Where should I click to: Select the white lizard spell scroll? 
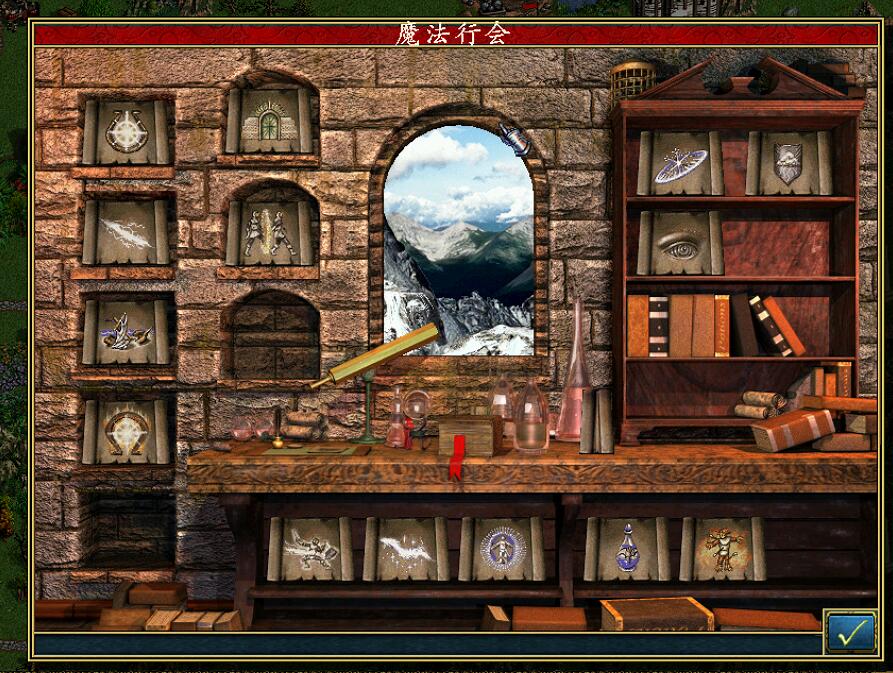(x=310, y=549)
